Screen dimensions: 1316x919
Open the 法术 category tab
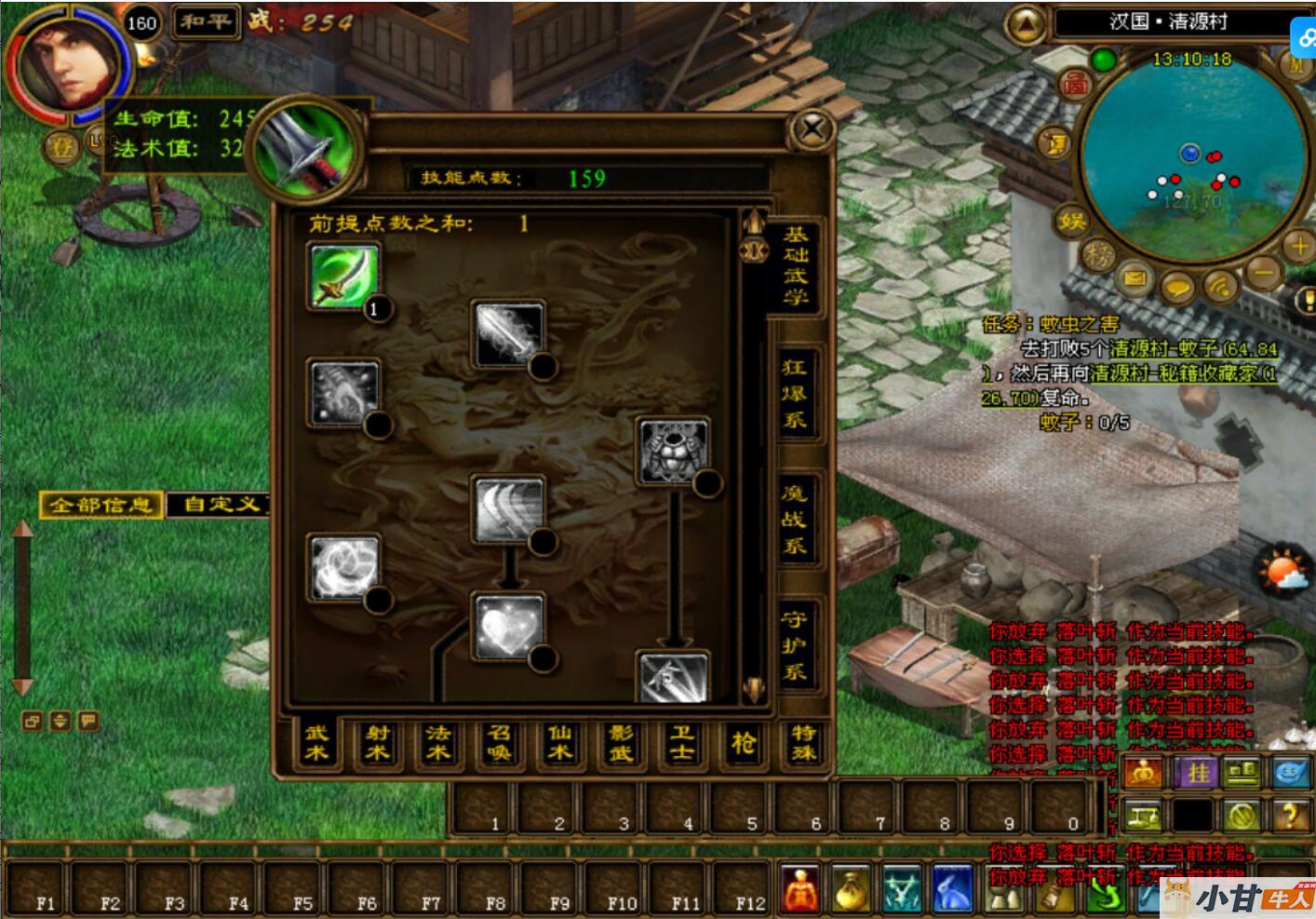click(x=437, y=744)
